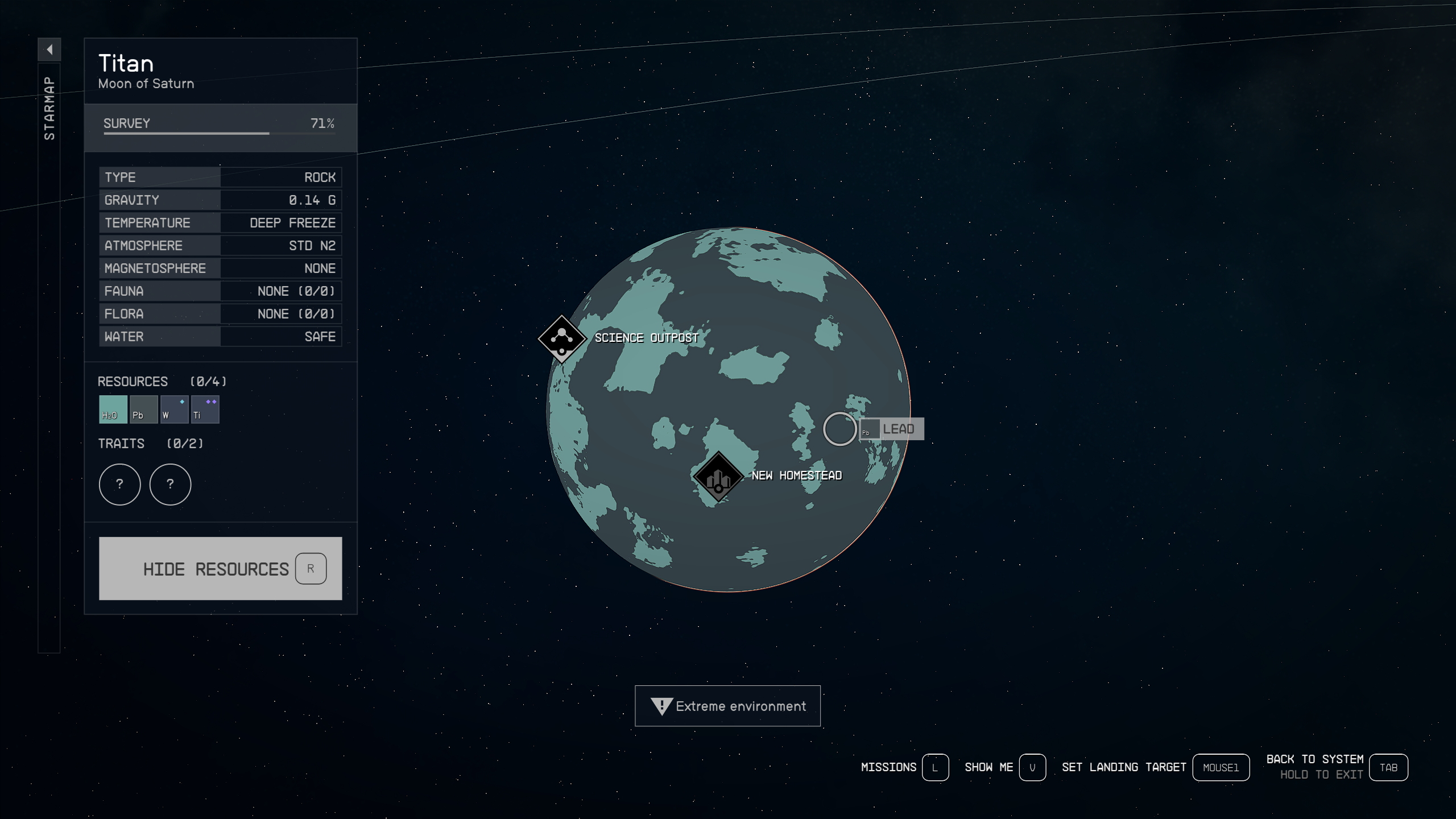Select the Pb lead resource icon
Image resolution: width=1456 pixels, height=819 pixels.
[143, 409]
